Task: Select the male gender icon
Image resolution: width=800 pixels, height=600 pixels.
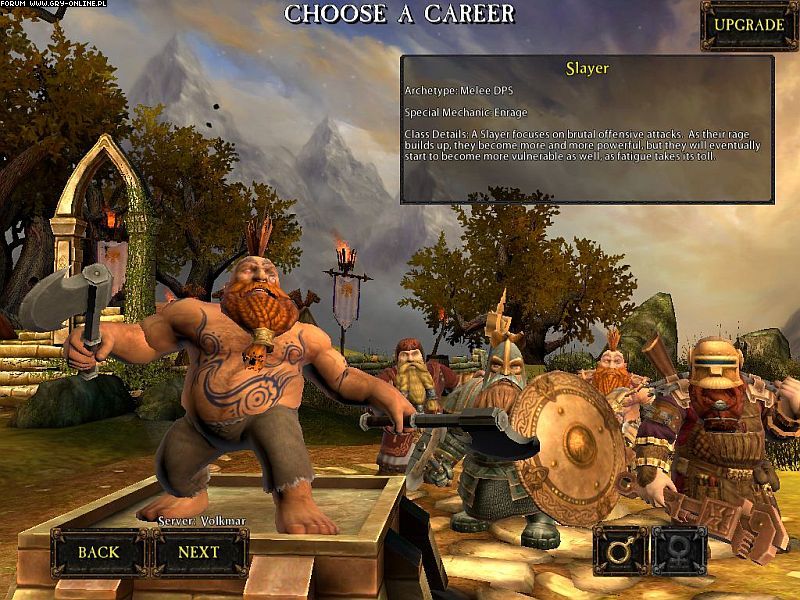Action: point(620,549)
